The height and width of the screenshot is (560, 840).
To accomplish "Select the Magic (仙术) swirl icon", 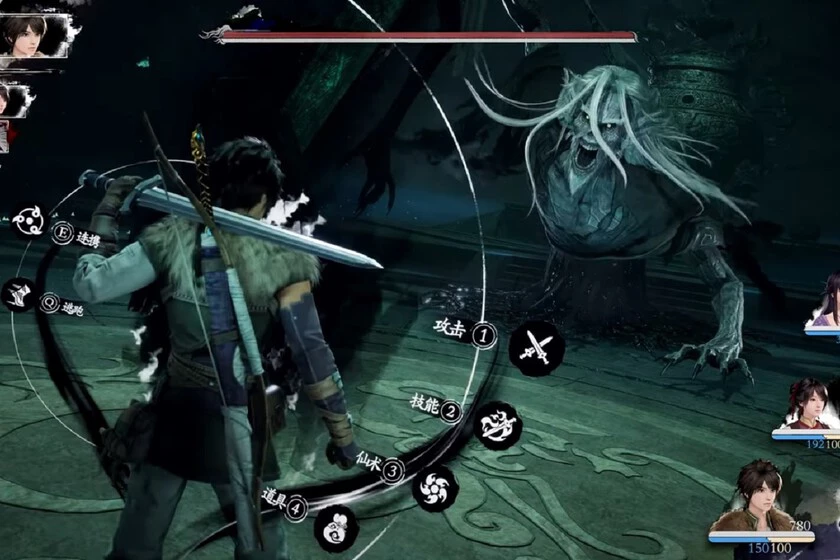I will tap(436, 488).
